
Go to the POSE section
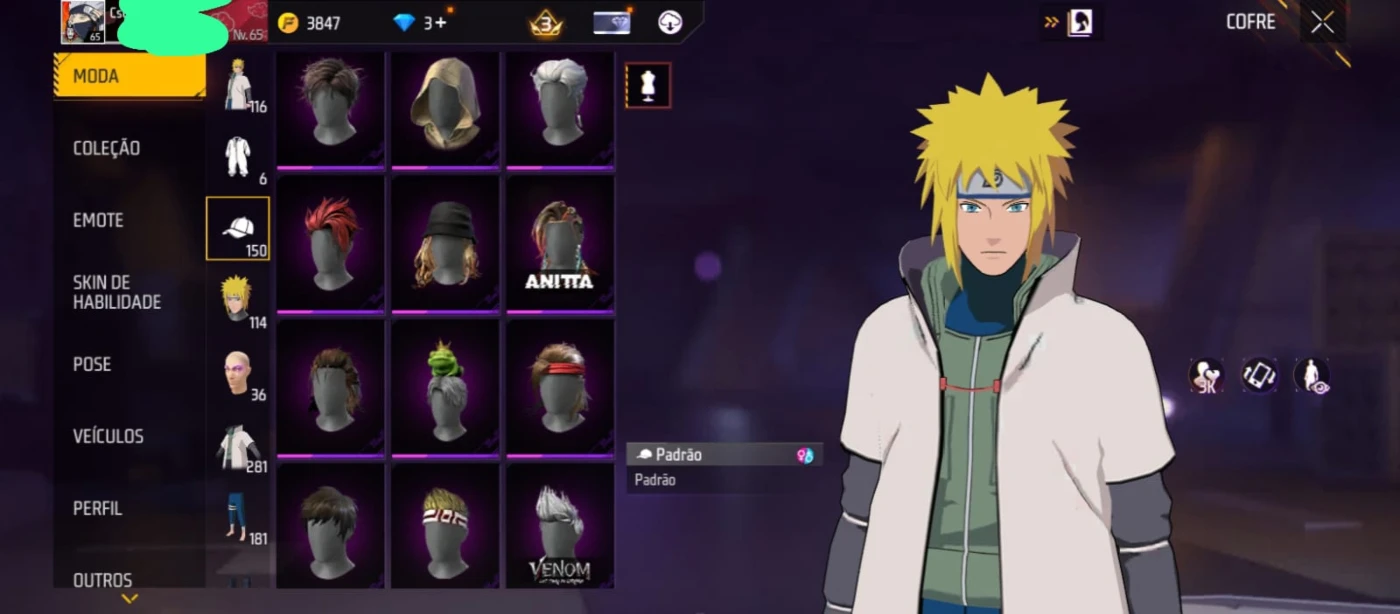92,364
